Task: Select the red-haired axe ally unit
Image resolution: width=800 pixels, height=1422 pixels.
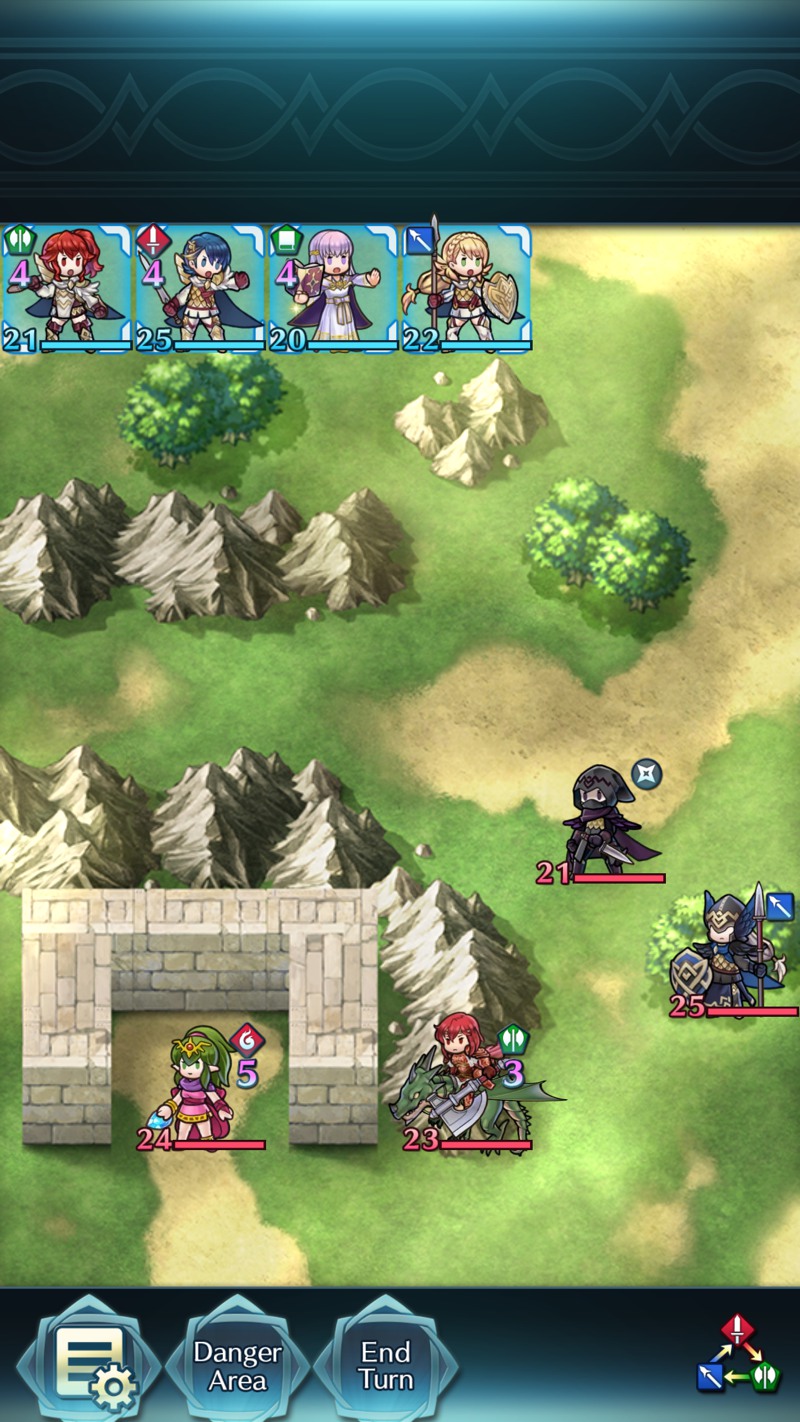Action: pyautogui.click(x=66, y=288)
